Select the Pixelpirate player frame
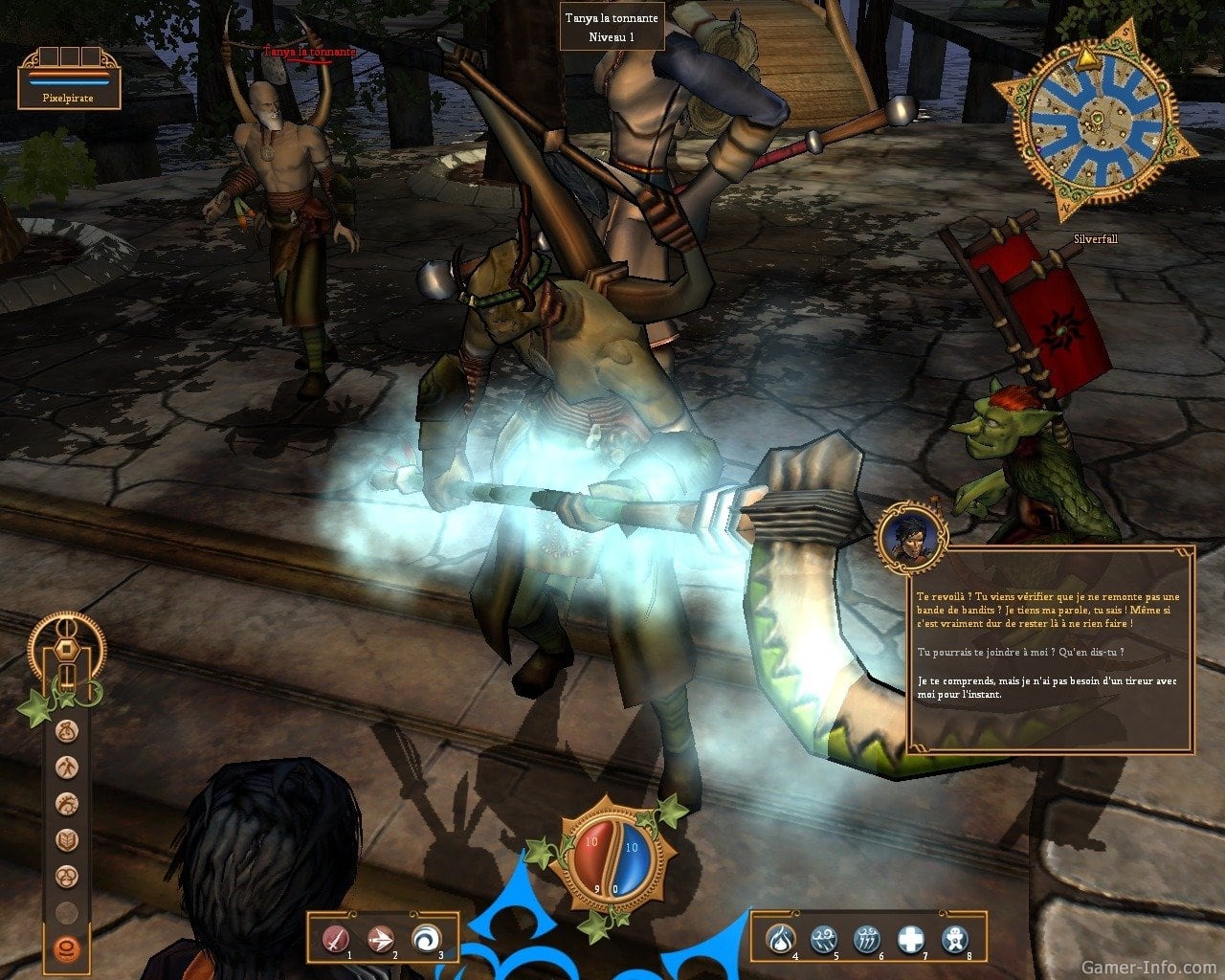The width and height of the screenshot is (1225, 980). (x=69, y=80)
